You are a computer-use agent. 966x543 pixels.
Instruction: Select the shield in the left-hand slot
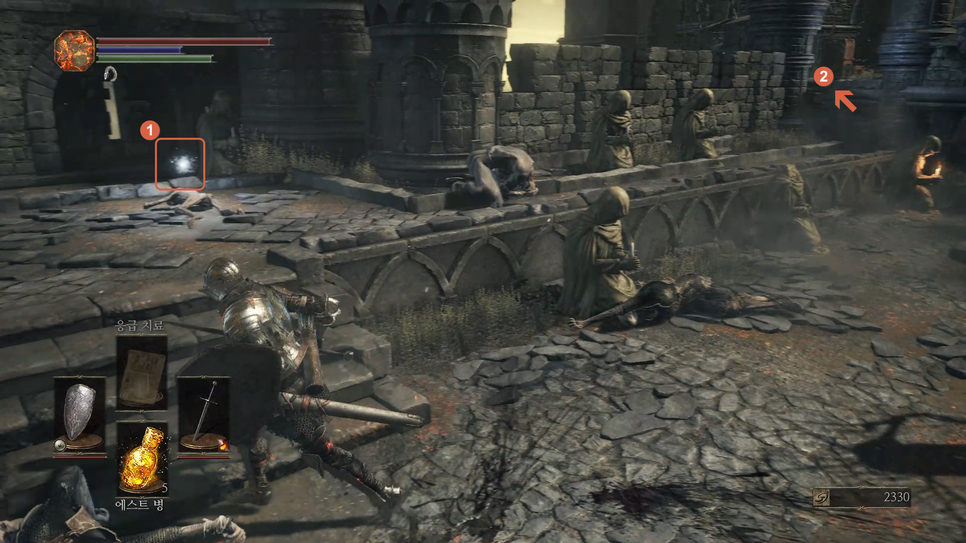tap(79, 414)
